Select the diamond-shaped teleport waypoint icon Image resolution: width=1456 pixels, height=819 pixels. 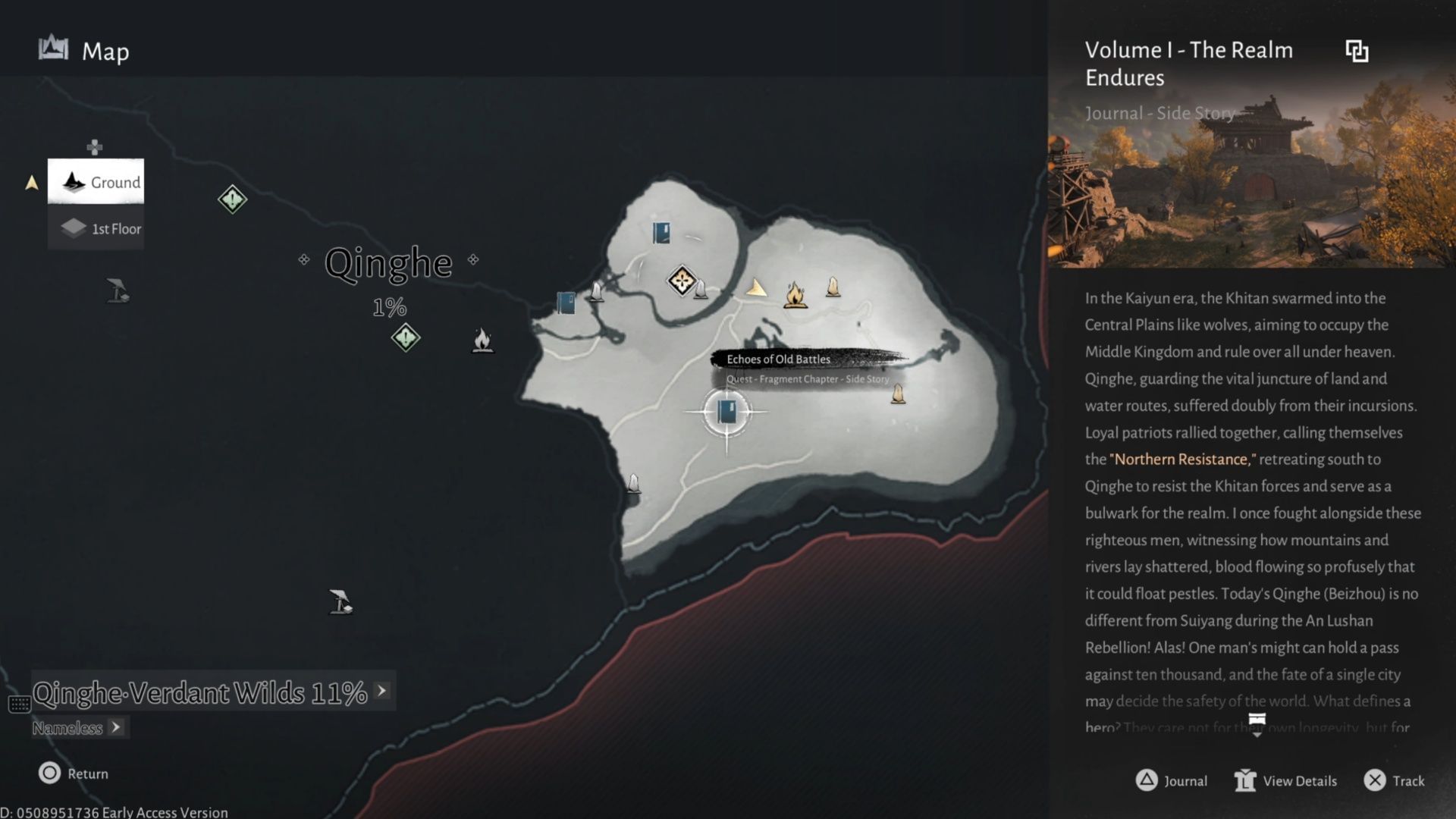click(681, 280)
